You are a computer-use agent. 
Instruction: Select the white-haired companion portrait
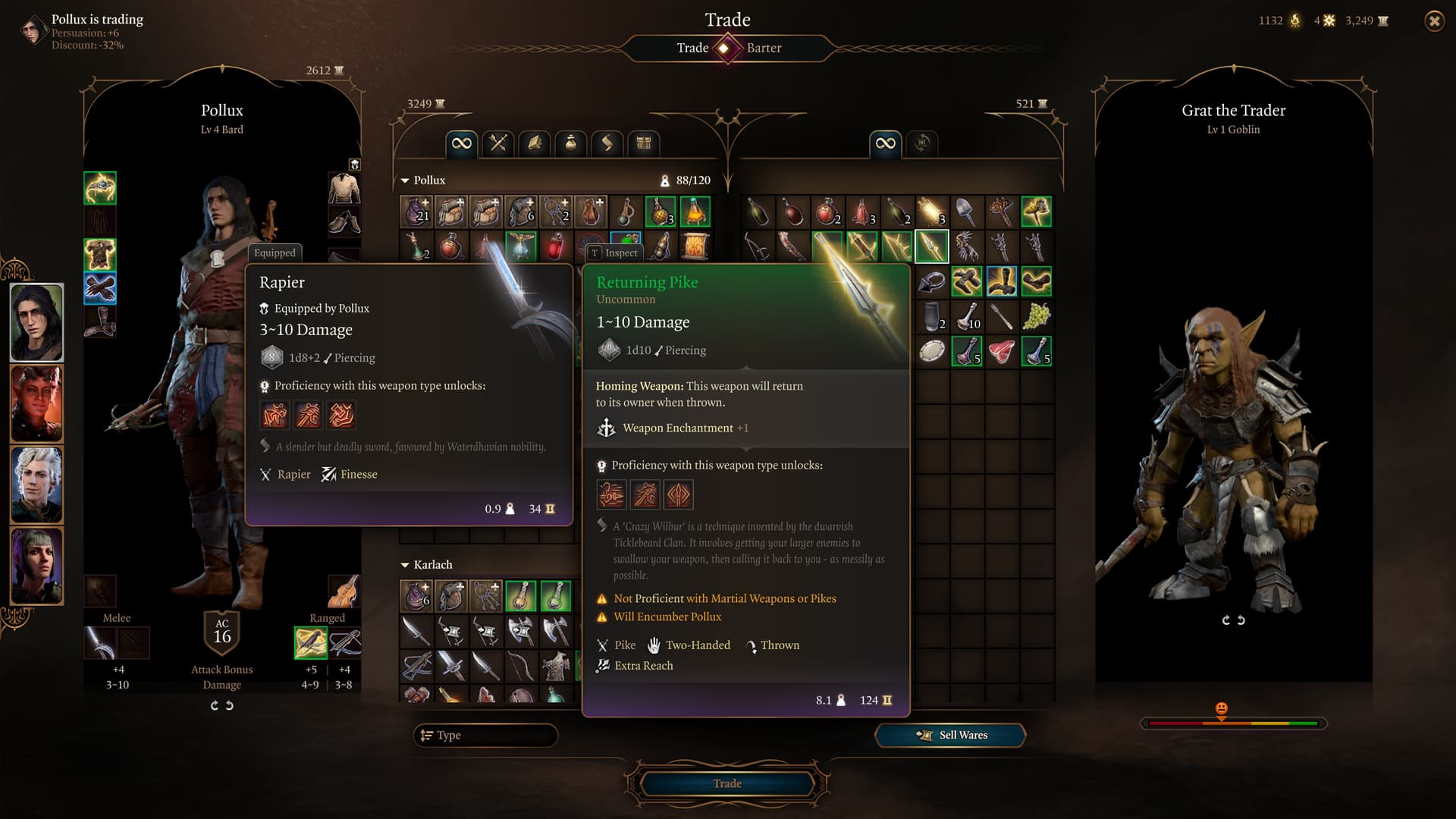tap(36, 485)
